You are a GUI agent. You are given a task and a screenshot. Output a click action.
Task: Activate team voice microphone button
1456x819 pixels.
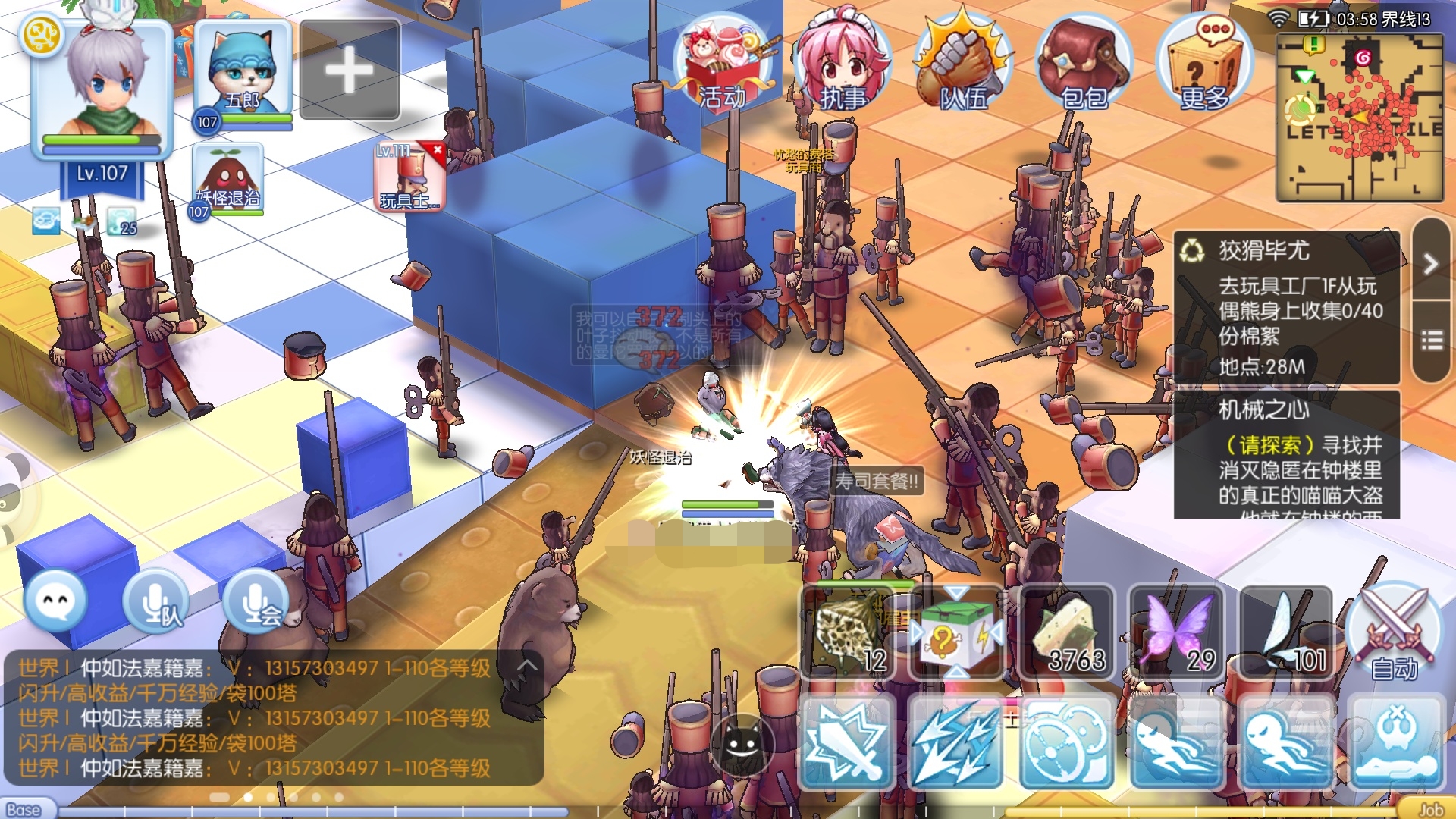coord(157,601)
